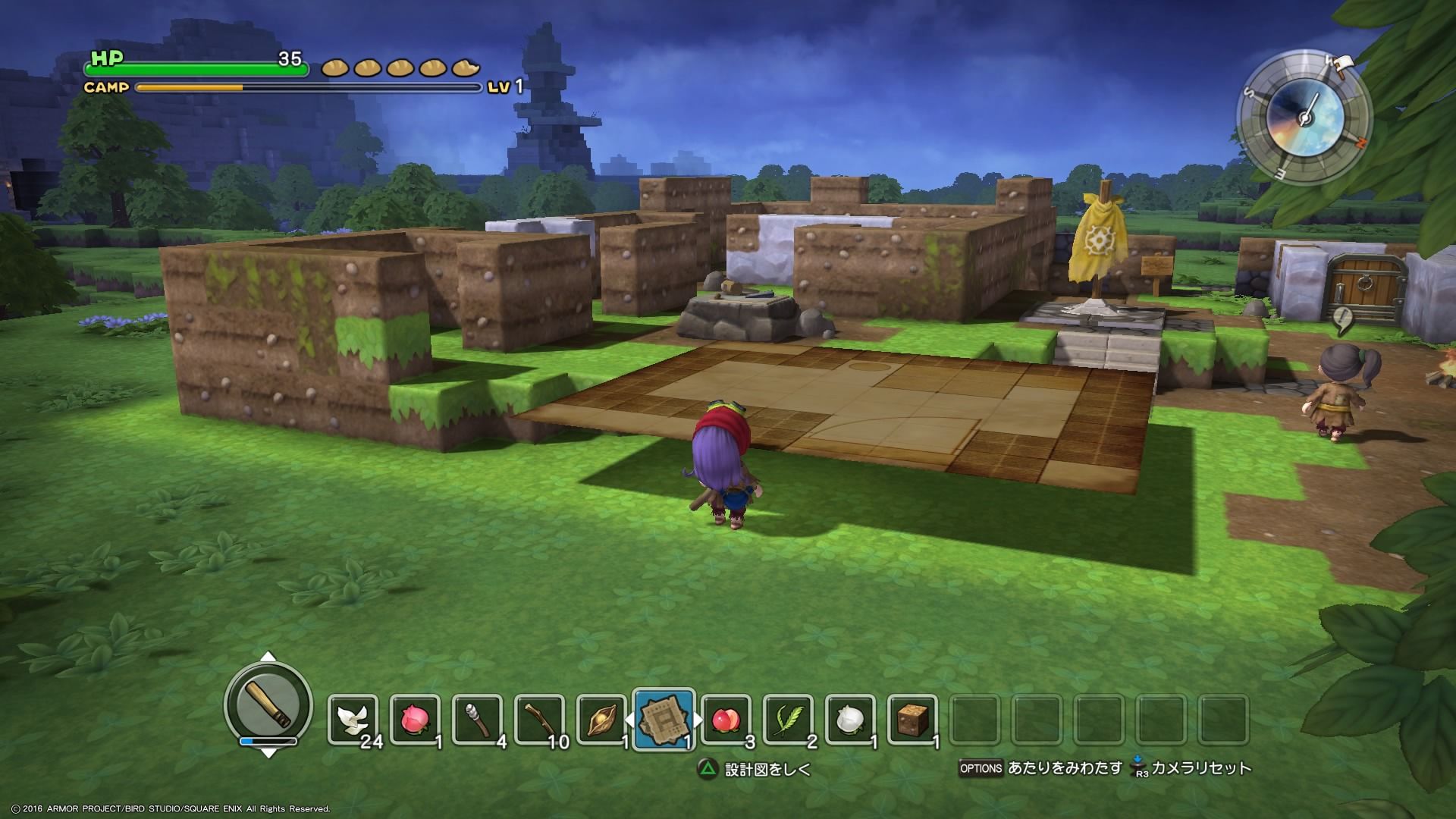Cycle hotbar left with the white arrow

pos(628,720)
